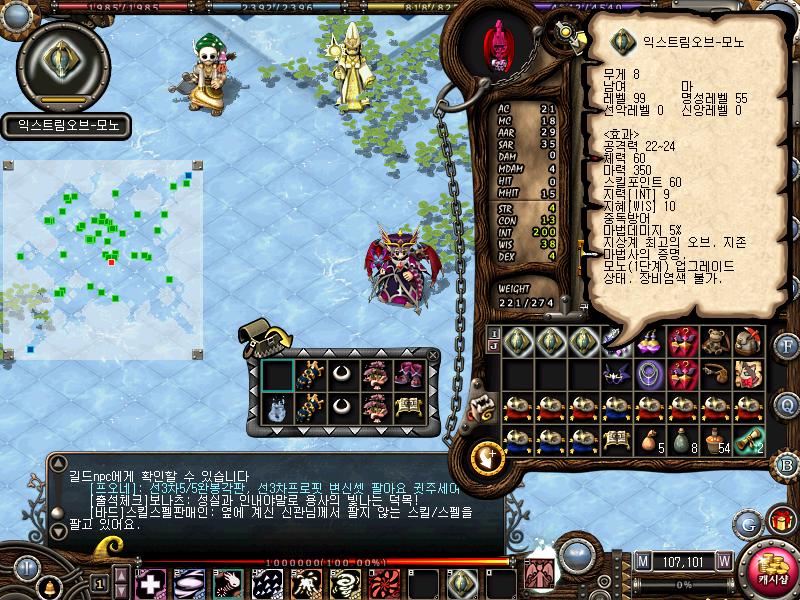Select the open book in inventory
Image resolution: width=800 pixels, height=600 pixels.
coord(617,440)
